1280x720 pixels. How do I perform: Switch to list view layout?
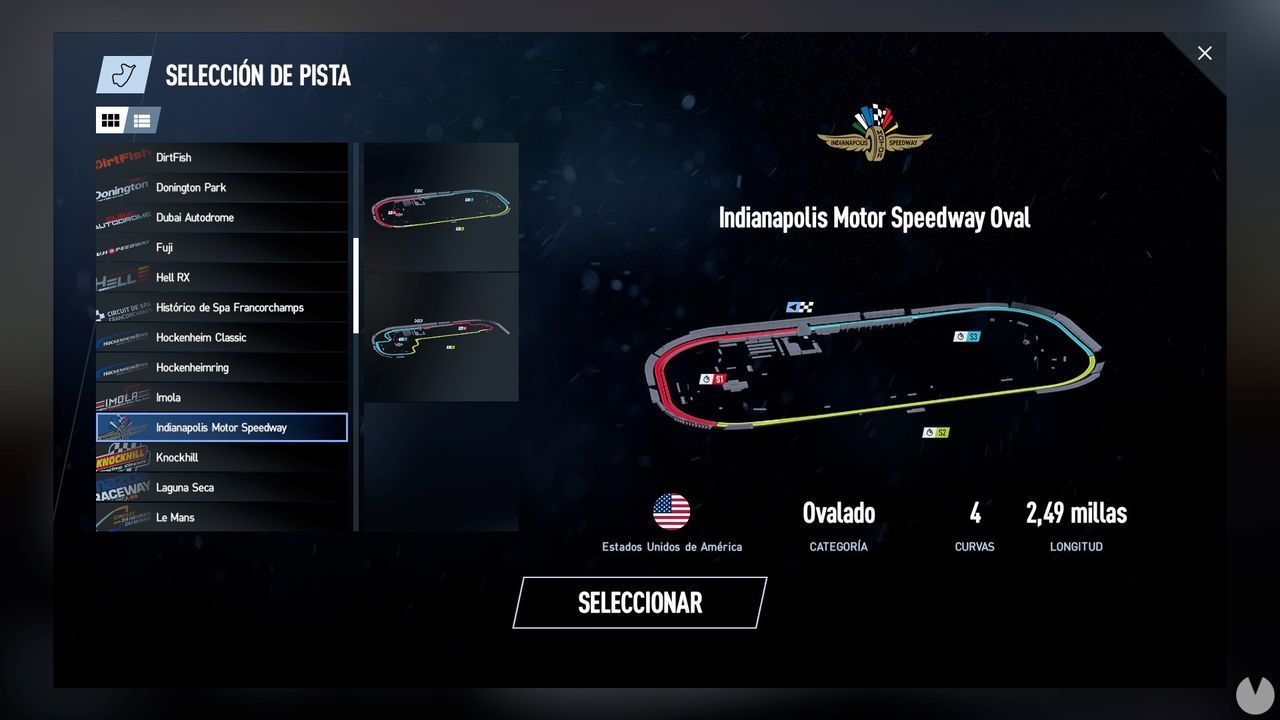click(142, 120)
